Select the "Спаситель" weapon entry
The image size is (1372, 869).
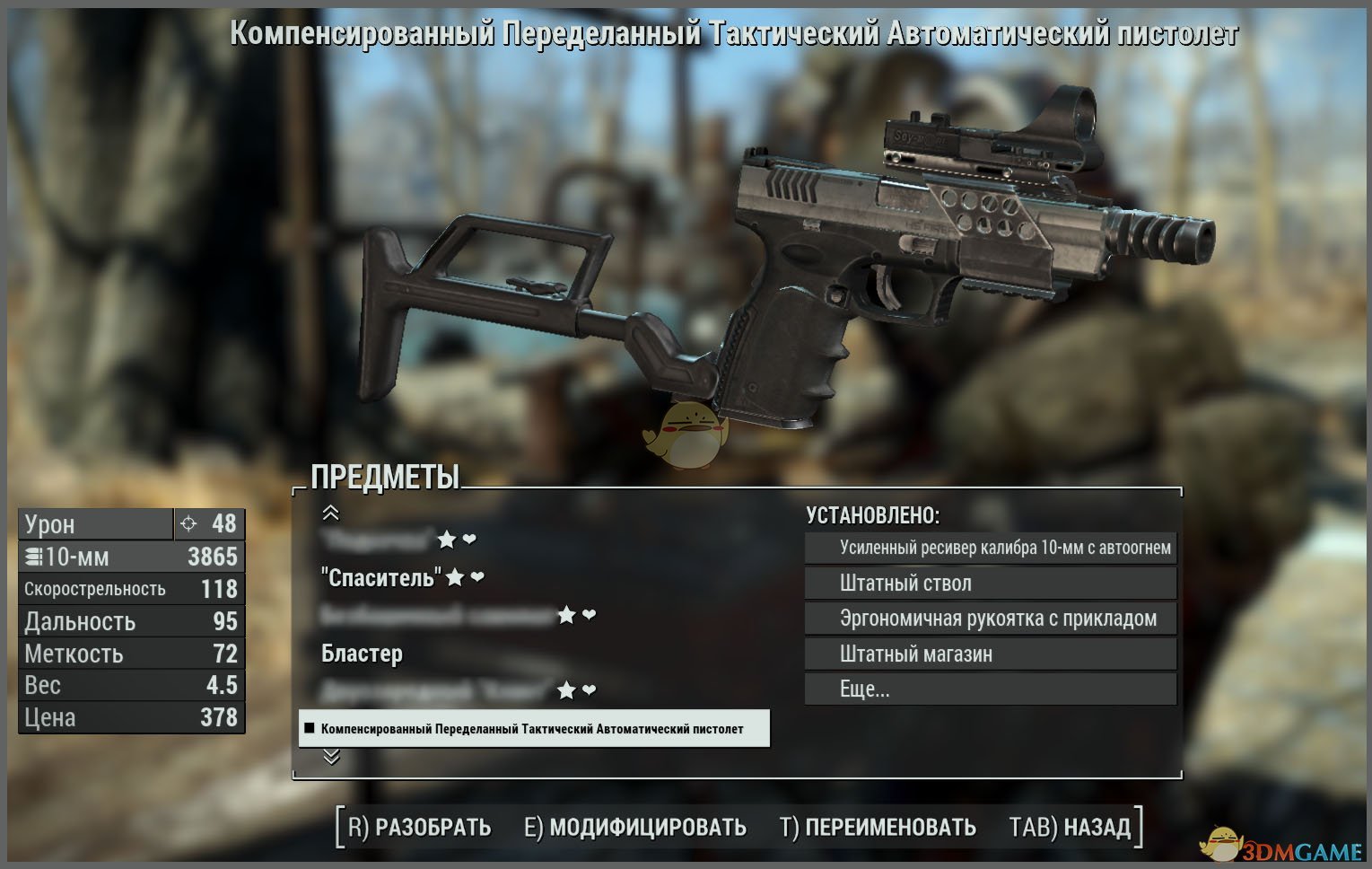coord(381,577)
